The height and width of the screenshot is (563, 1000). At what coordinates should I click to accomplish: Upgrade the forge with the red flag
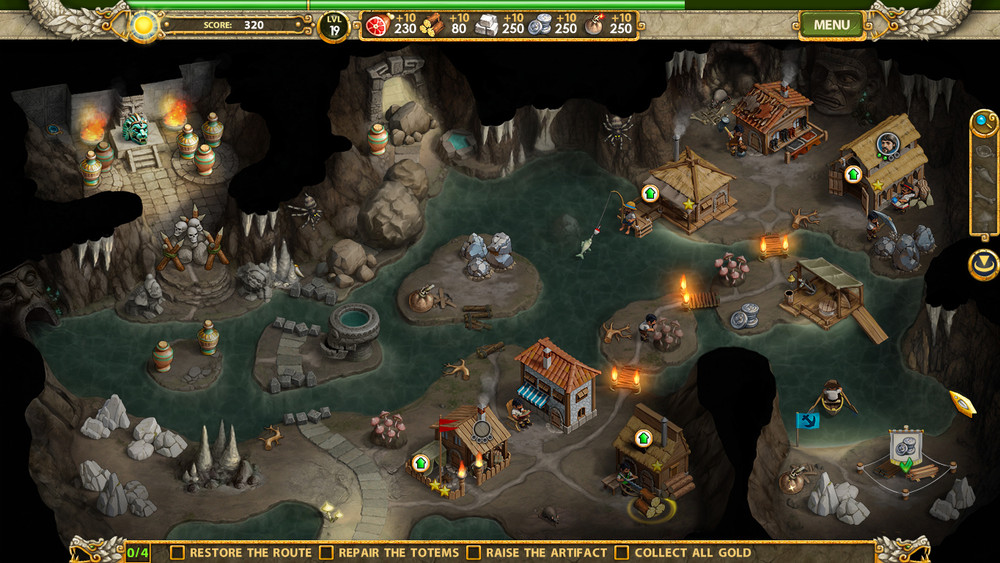[x=420, y=462]
